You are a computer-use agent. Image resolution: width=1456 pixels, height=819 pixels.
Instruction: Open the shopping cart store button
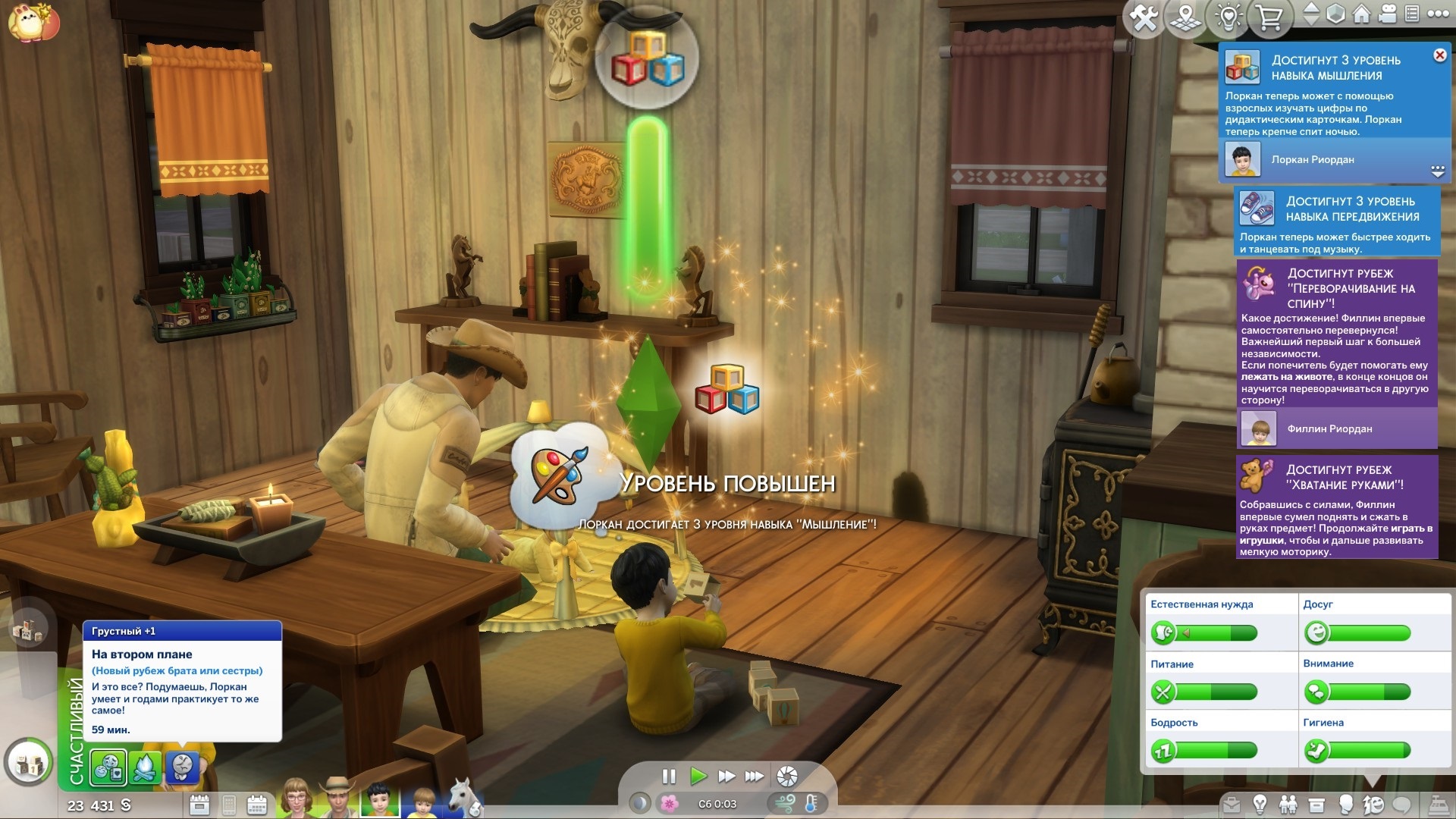point(1269,17)
